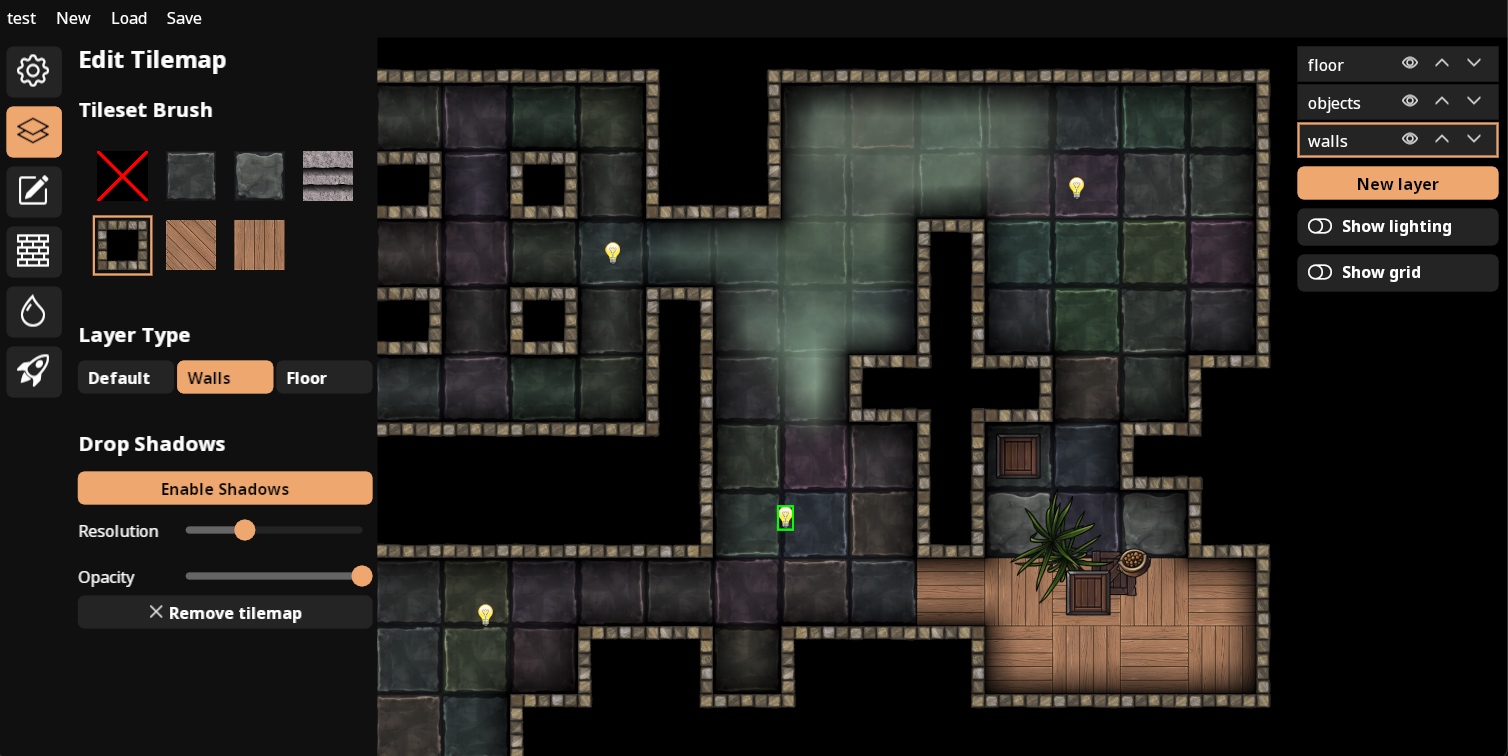Open the water droplet tool
This screenshot has width=1508, height=756.
pyautogui.click(x=34, y=311)
